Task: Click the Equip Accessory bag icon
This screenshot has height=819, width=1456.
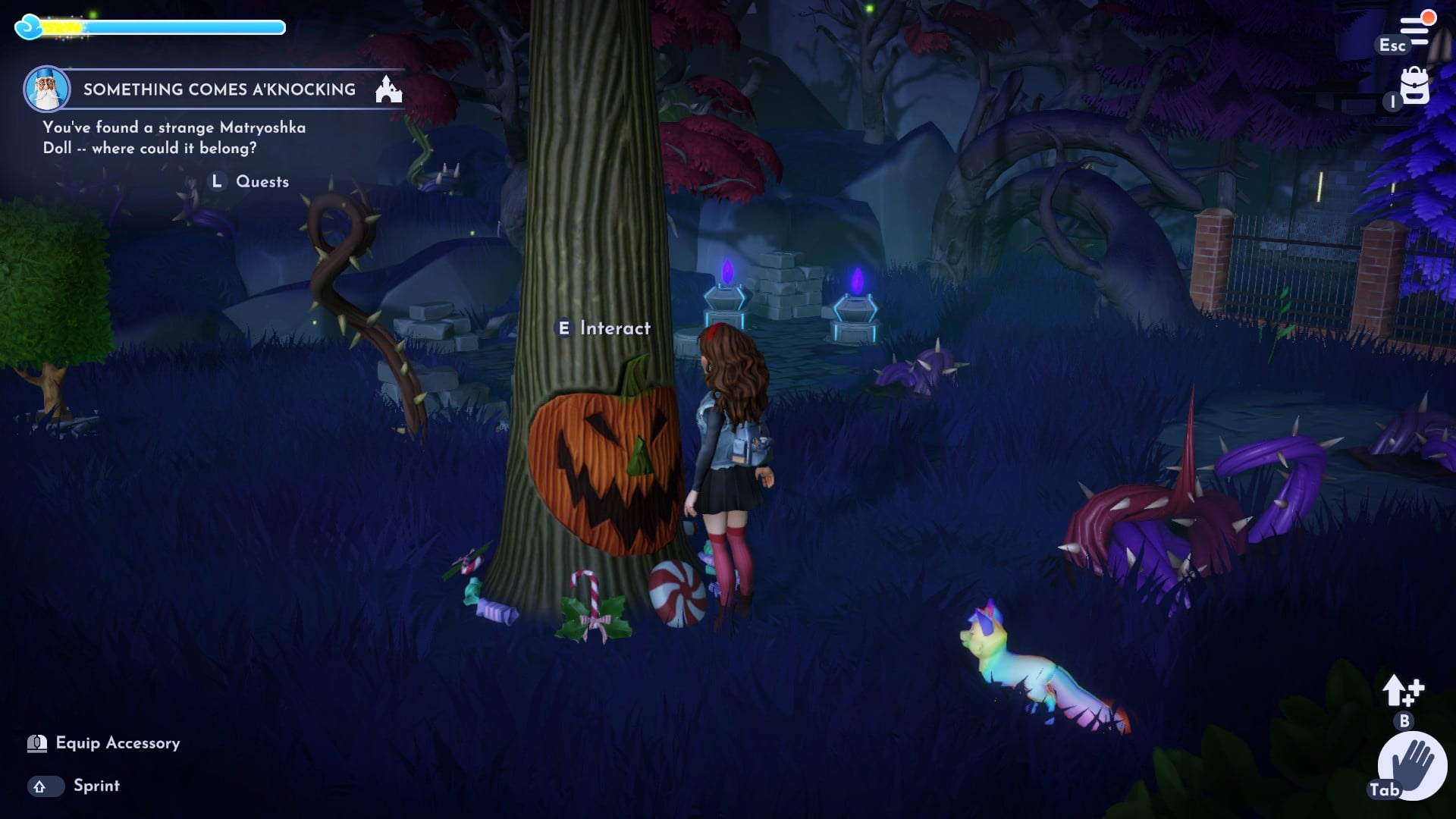Action: (35, 744)
